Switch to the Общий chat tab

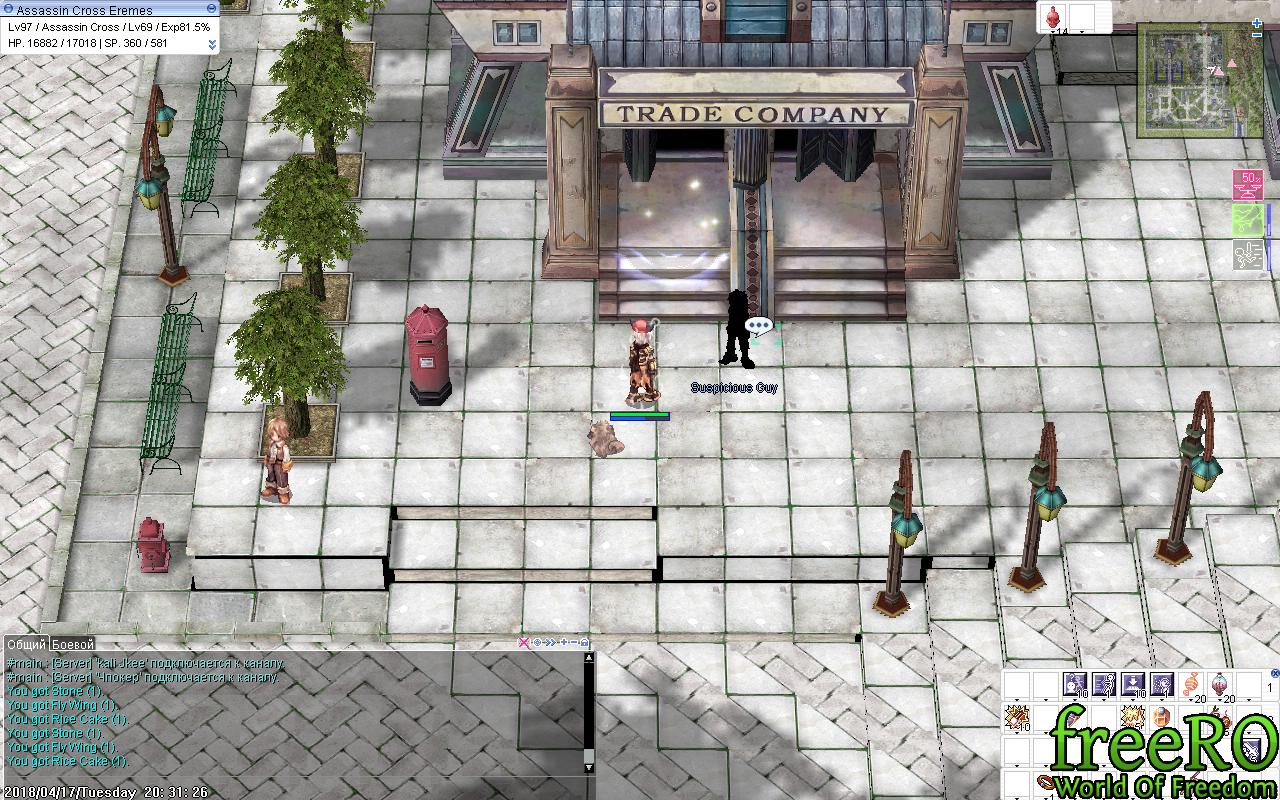(27, 644)
